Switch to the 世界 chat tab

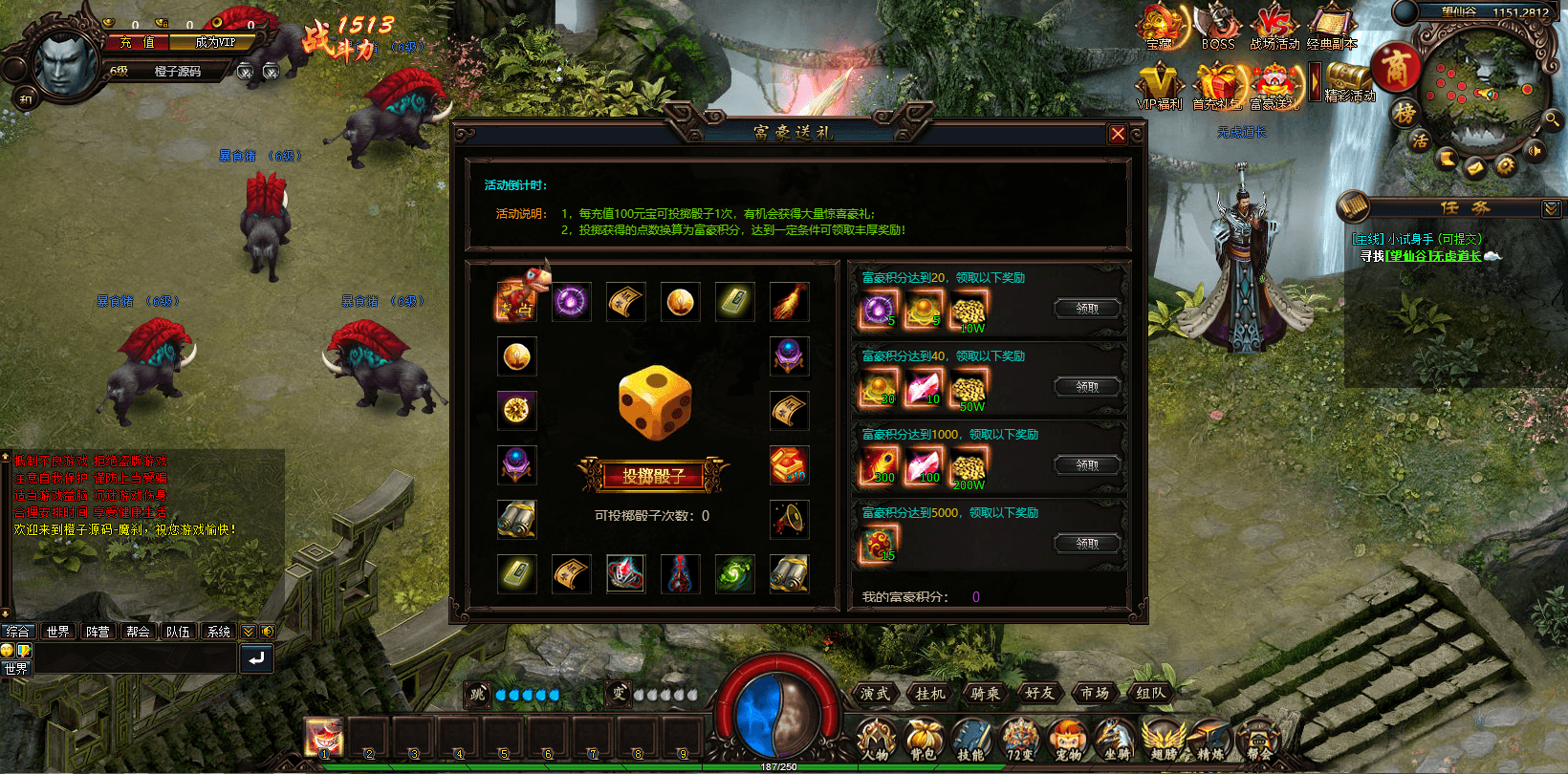point(57,631)
